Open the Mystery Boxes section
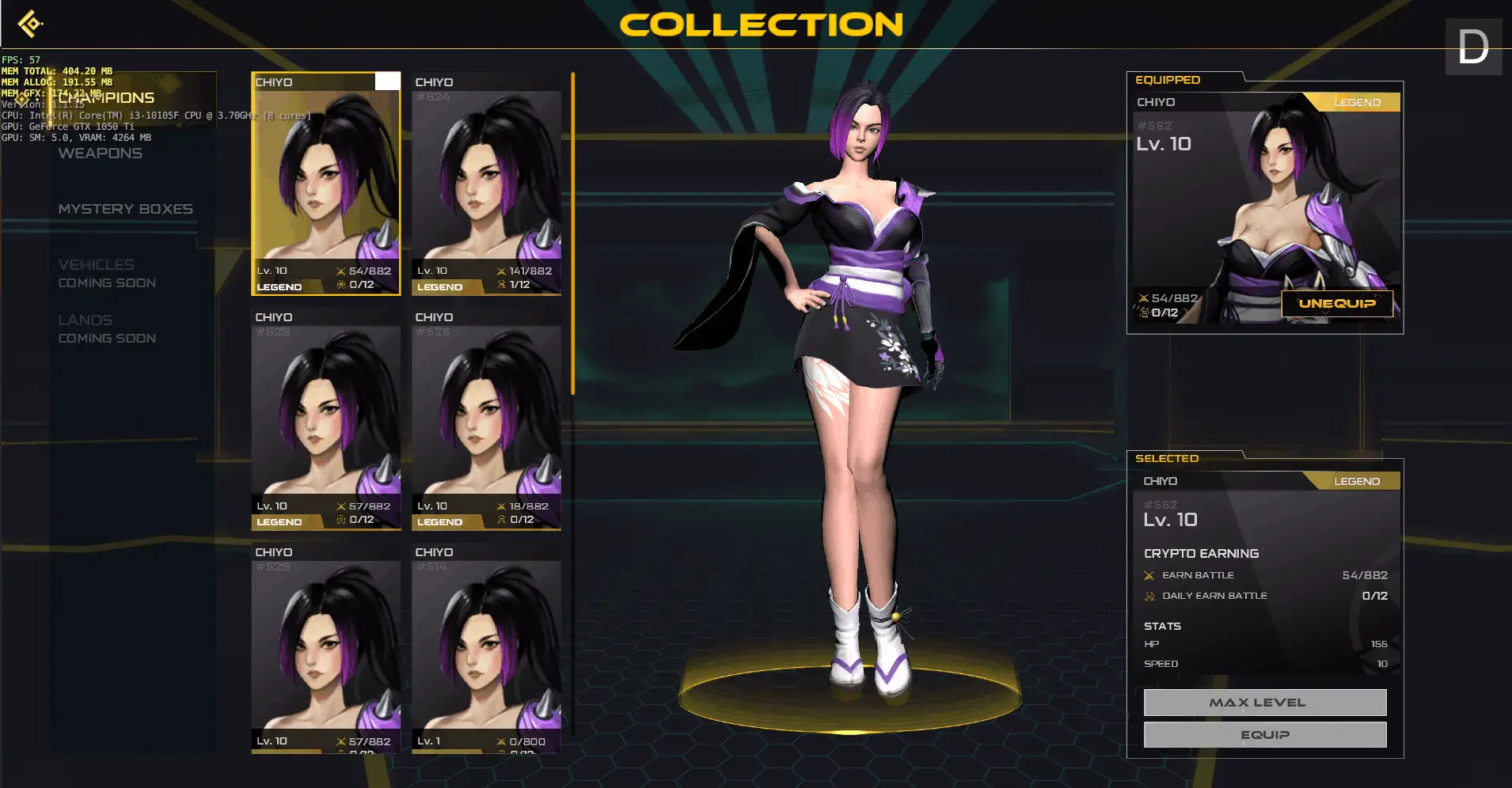The width and height of the screenshot is (1512, 788). tap(125, 209)
